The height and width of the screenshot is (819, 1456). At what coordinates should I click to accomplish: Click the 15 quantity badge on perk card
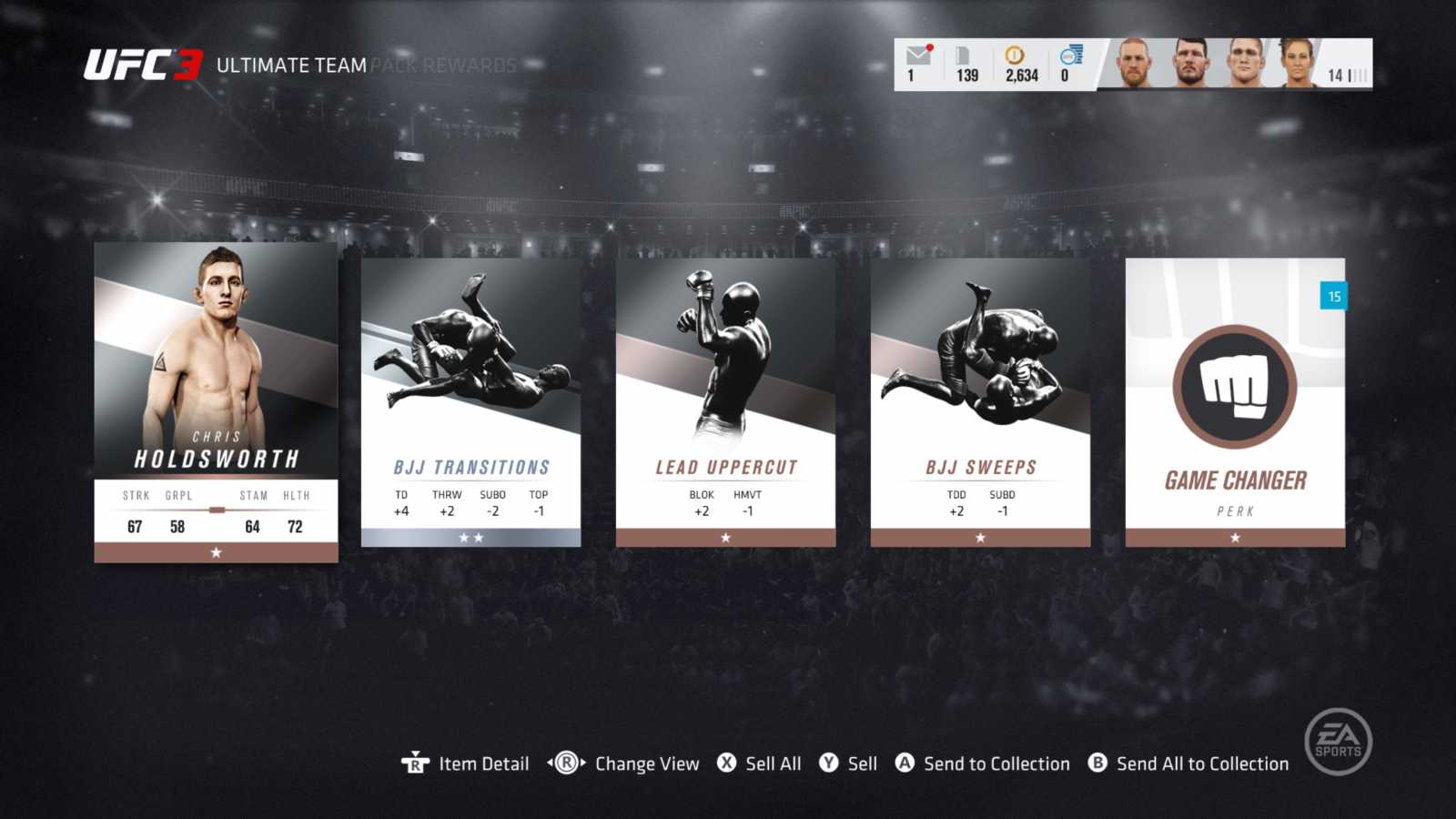point(1334,295)
